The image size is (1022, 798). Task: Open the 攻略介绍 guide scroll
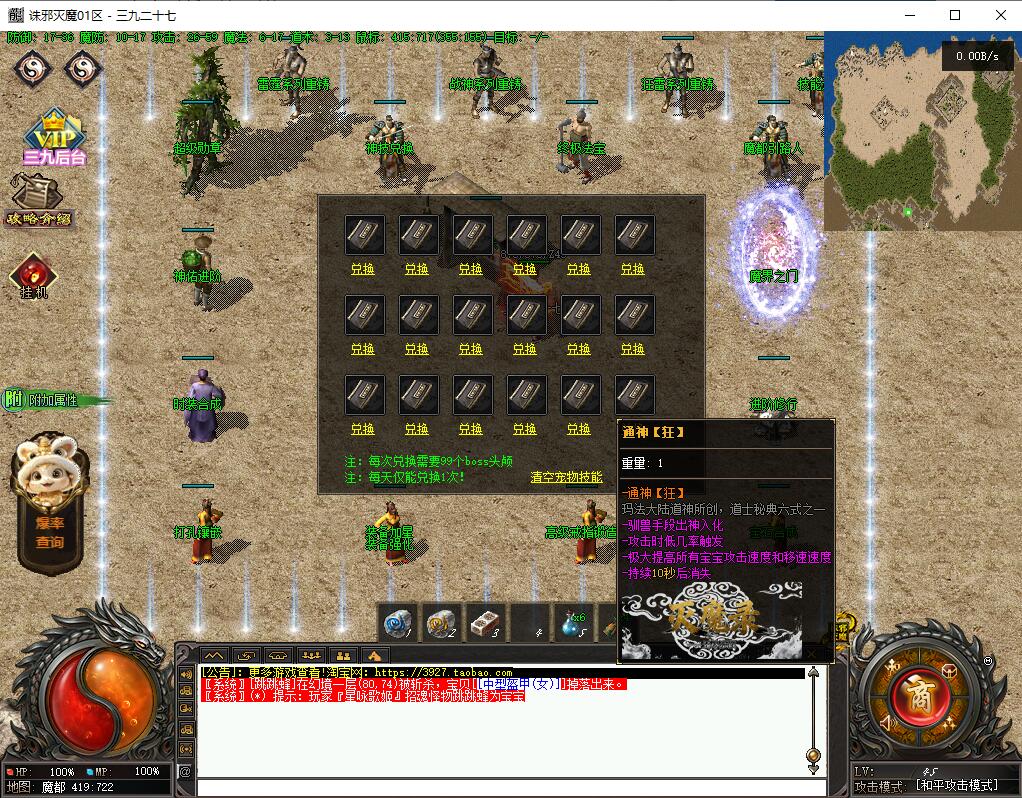click(40, 200)
